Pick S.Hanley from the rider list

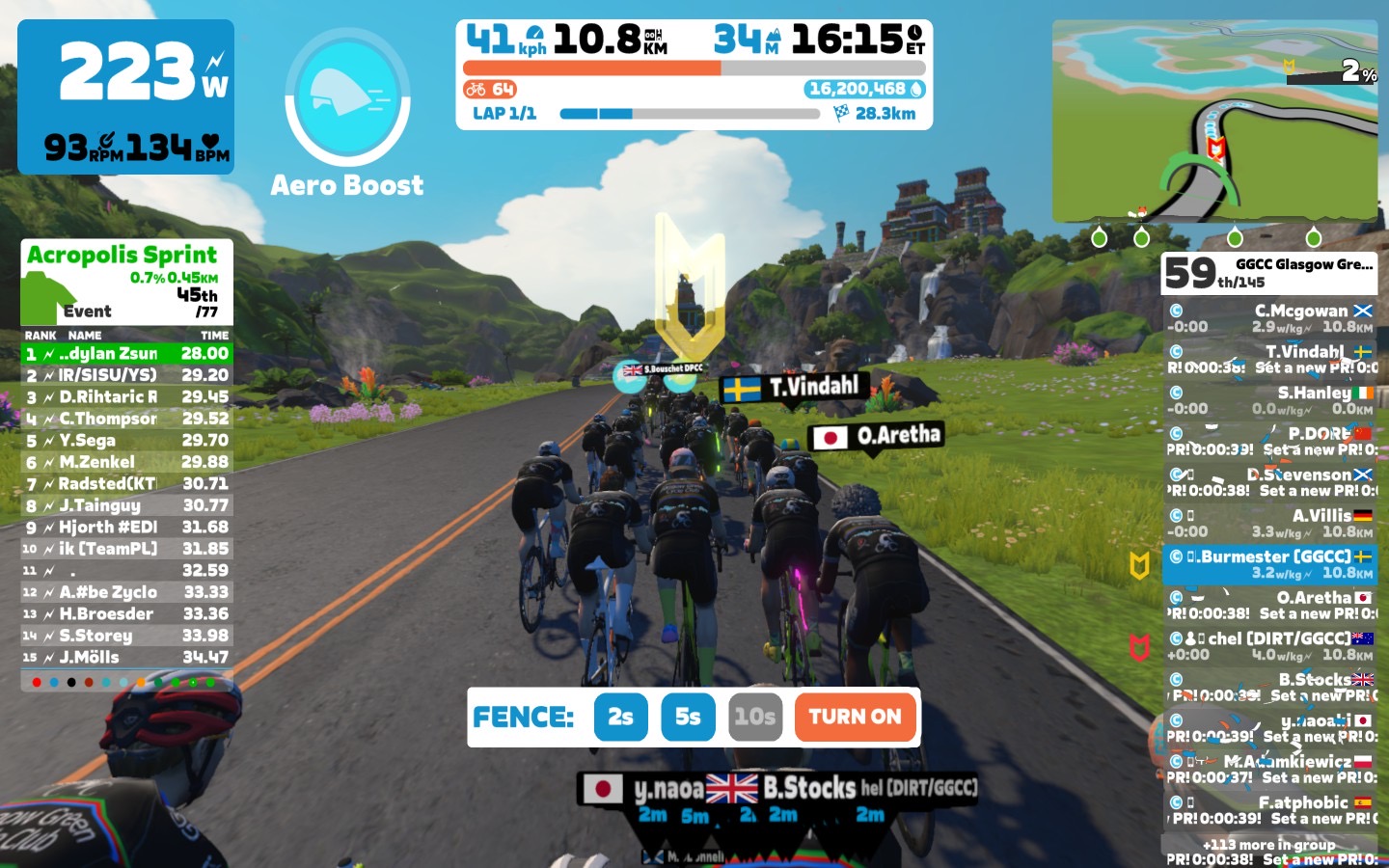tap(1269, 400)
